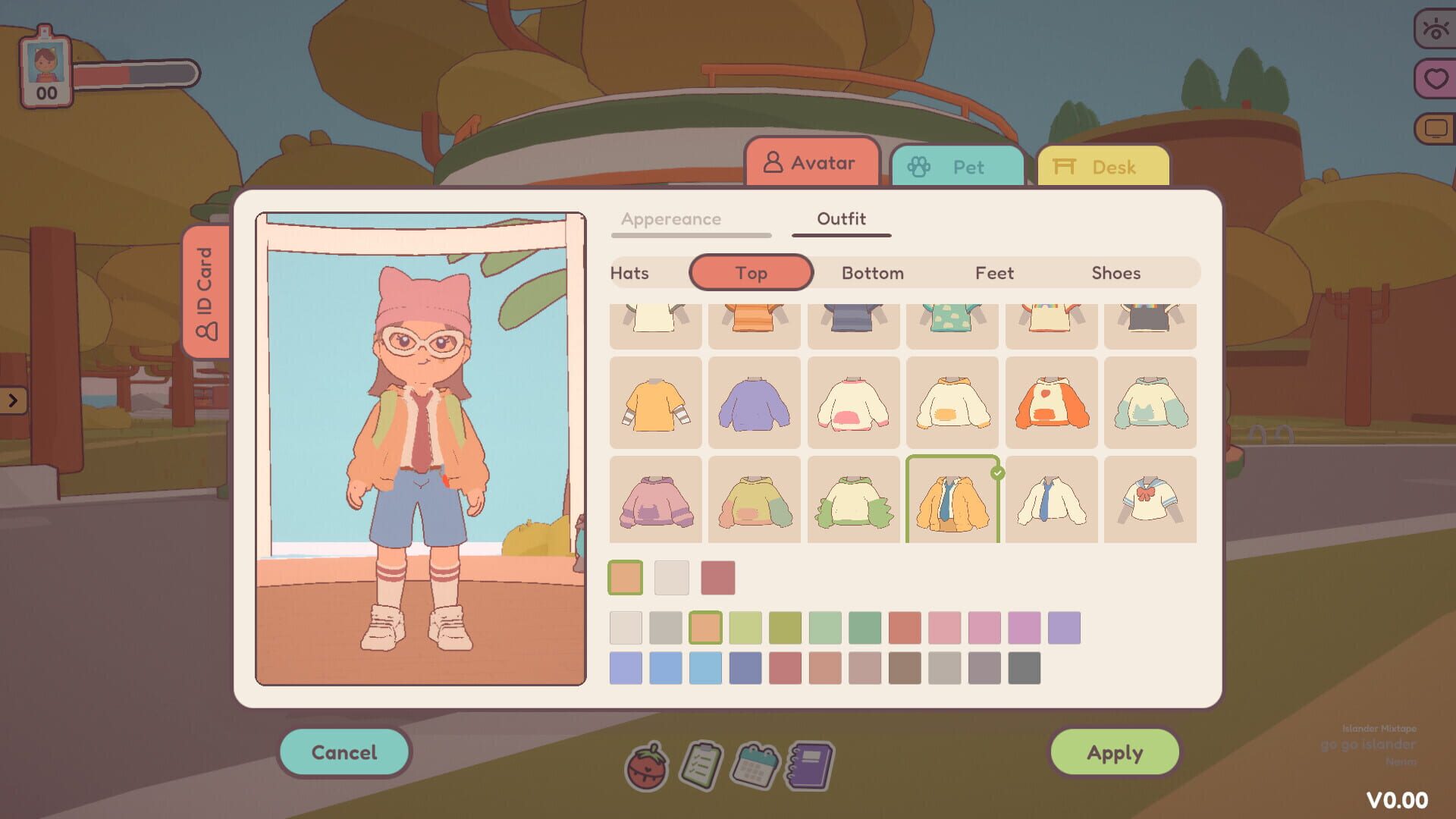
Task: Select the sailor uniform top
Action: coord(1150,500)
